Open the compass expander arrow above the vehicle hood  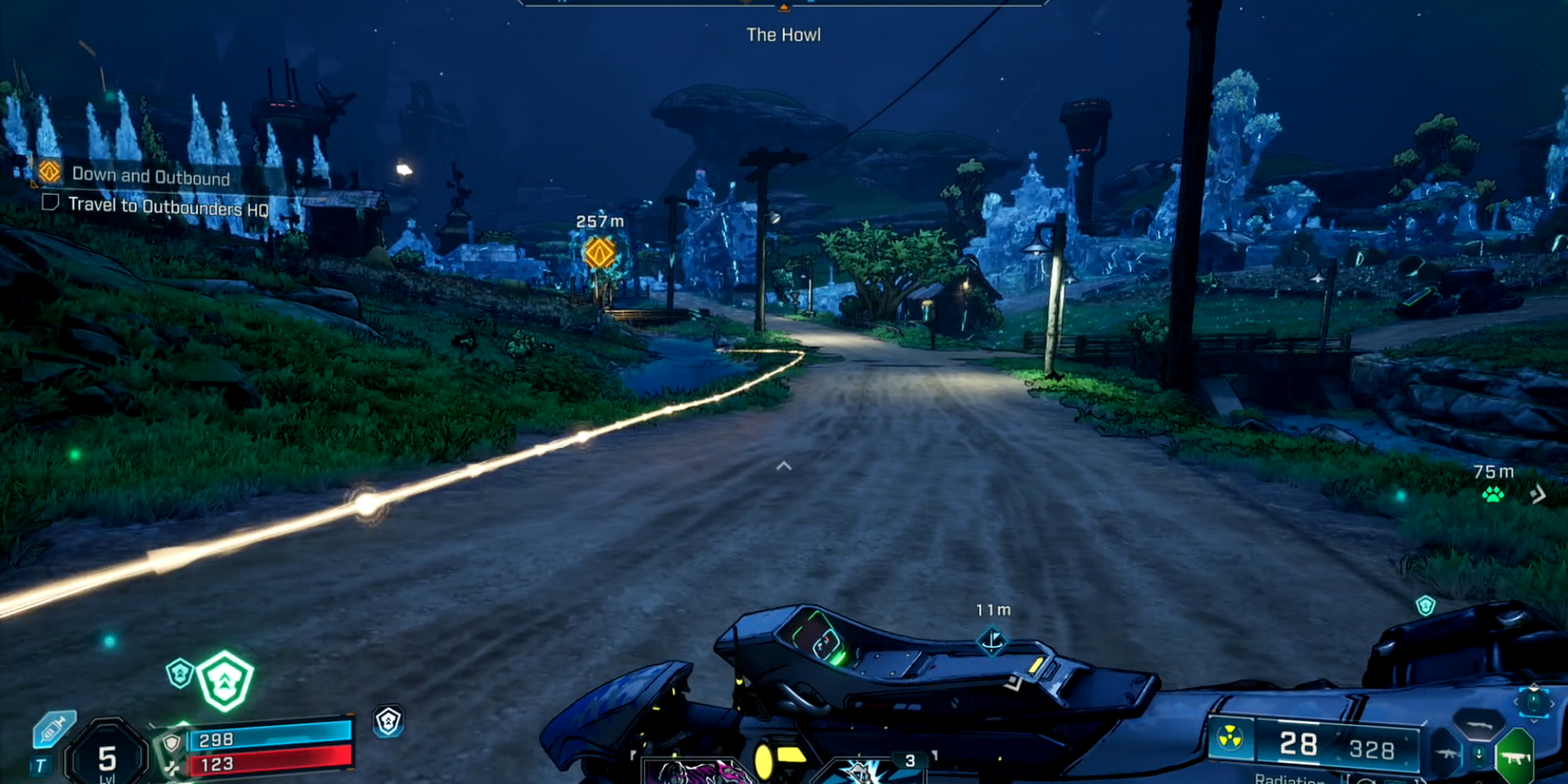tap(783, 466)
